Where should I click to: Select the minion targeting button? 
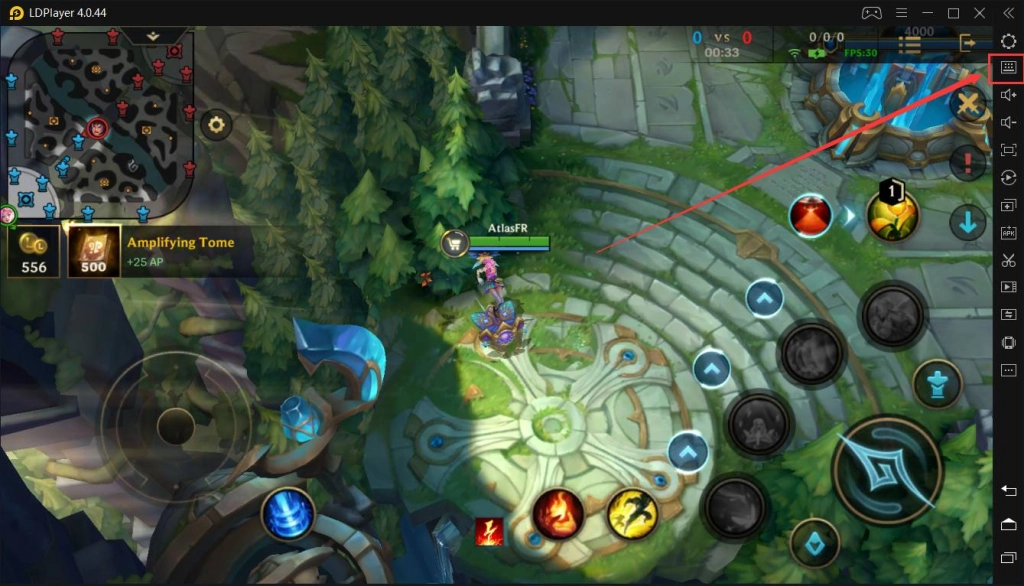(815, 543)
